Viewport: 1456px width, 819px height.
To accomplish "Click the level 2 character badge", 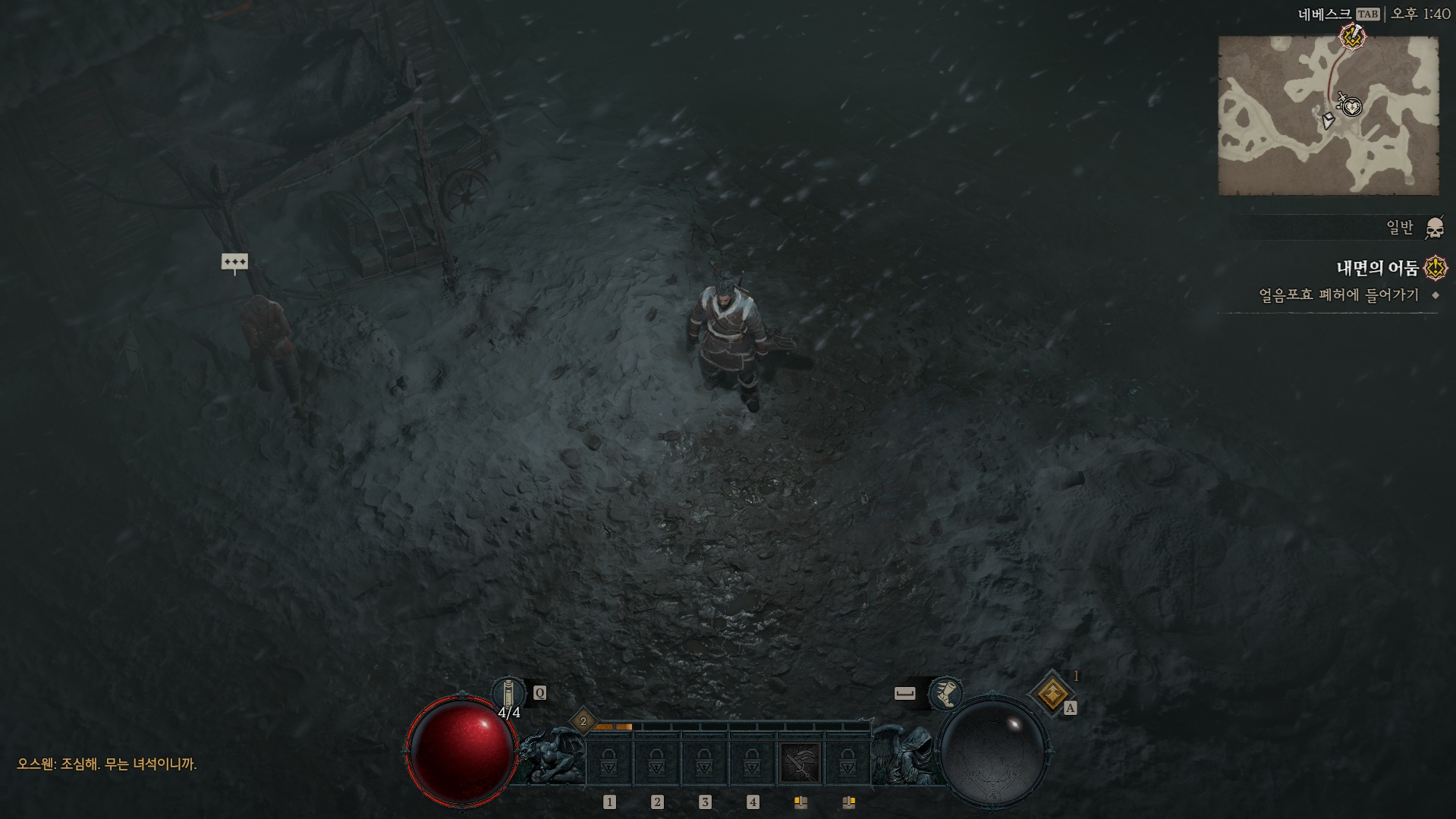I will (x=583, y=721).
